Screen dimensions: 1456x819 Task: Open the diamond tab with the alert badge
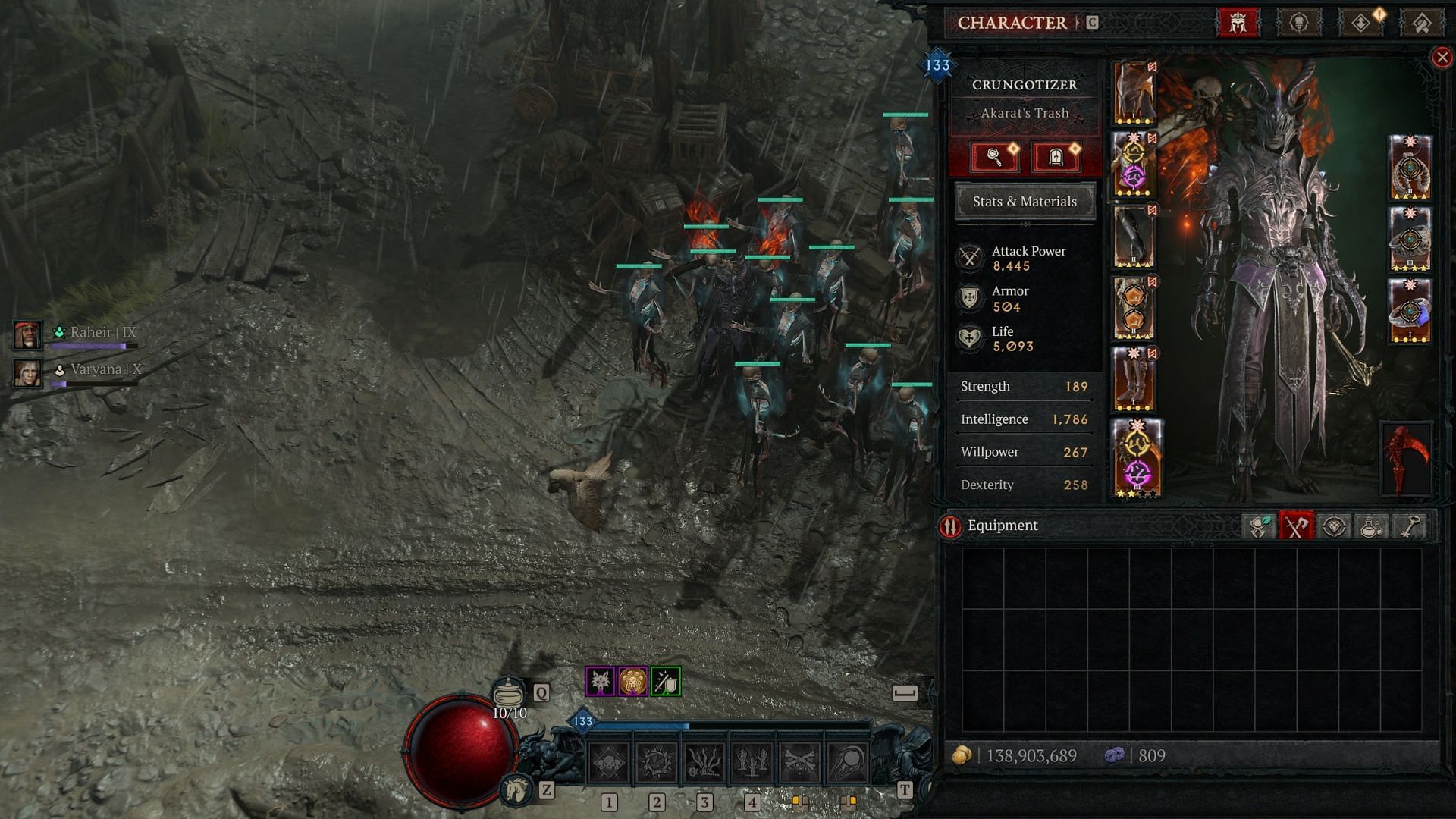(1361, 23)
